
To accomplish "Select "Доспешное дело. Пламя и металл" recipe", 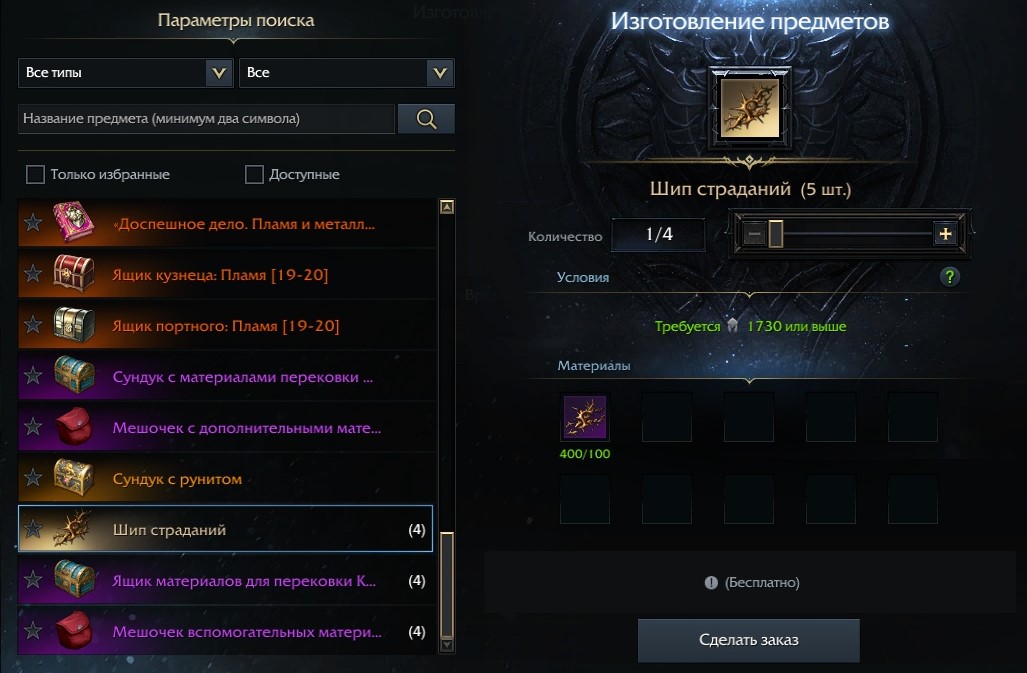I will [245, 224].
